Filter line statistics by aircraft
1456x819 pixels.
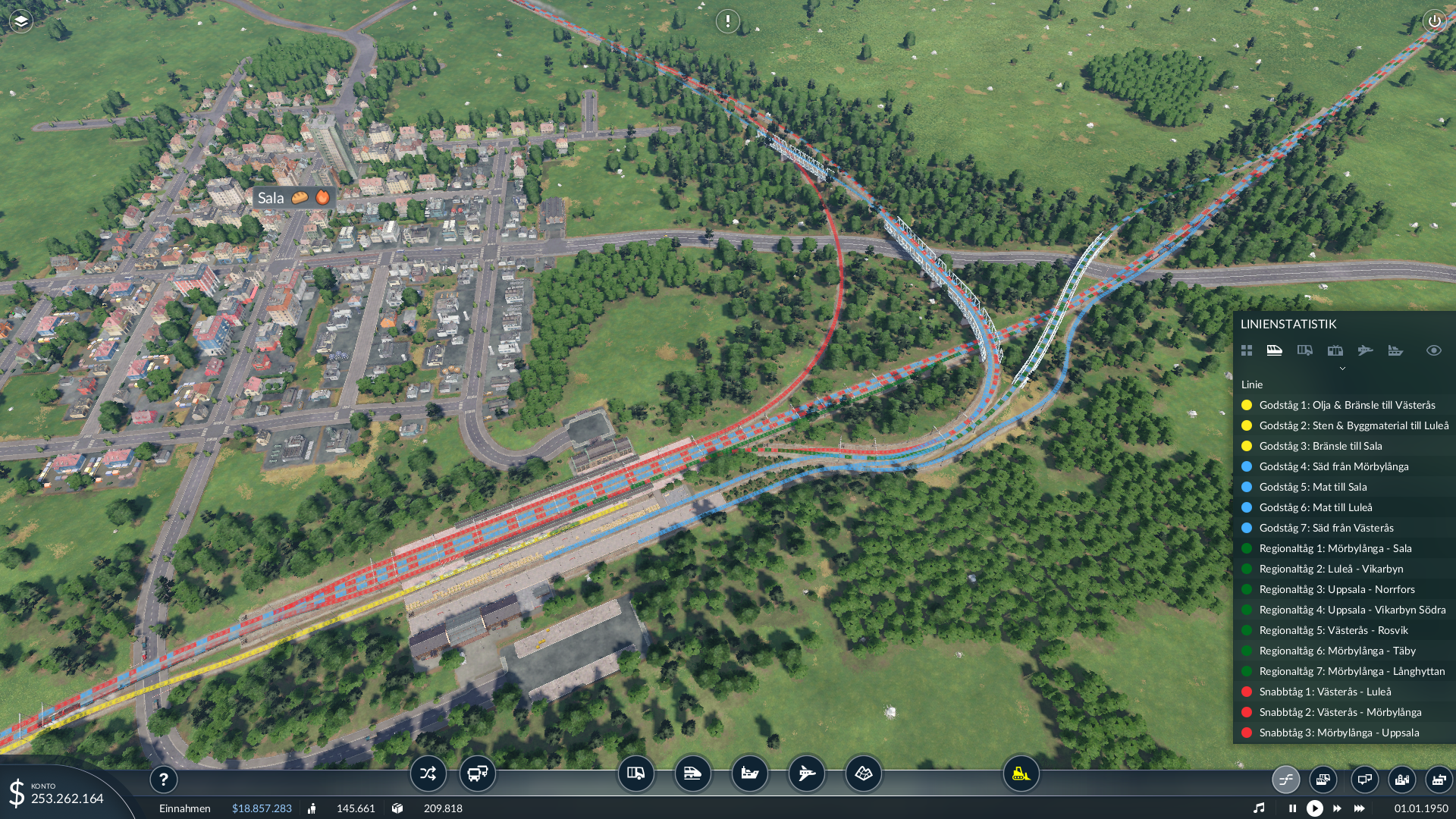tap(1365, 350)
